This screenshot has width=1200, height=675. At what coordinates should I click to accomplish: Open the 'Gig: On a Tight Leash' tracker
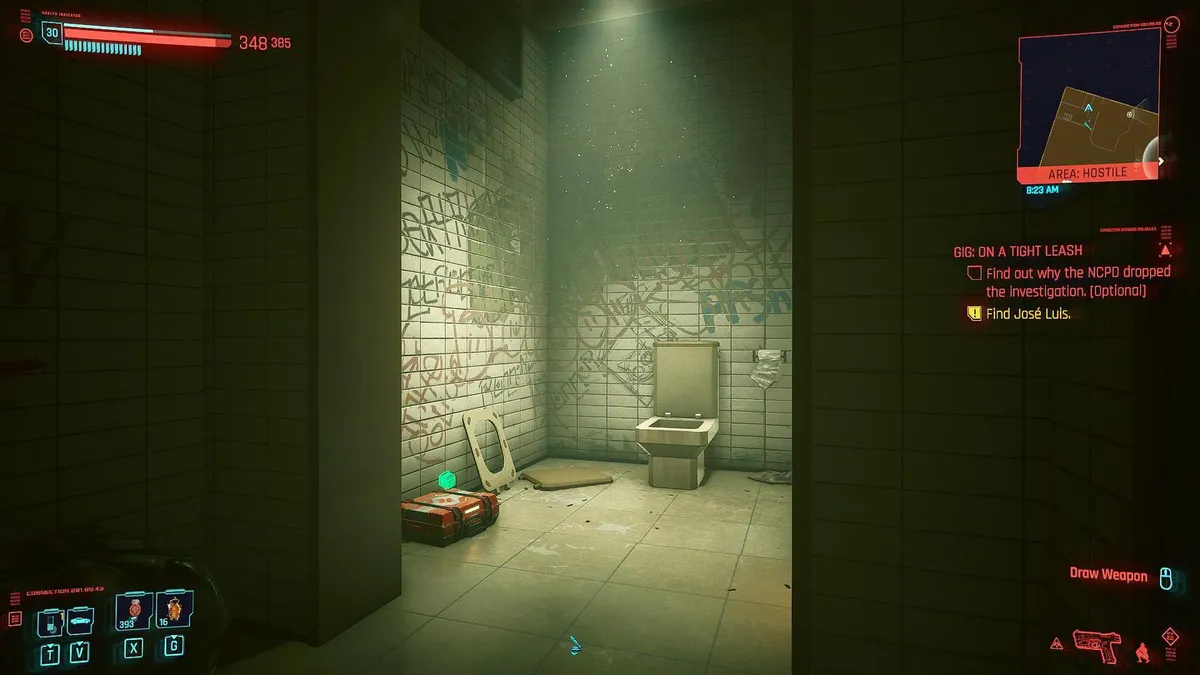(x=1017, y=251)
